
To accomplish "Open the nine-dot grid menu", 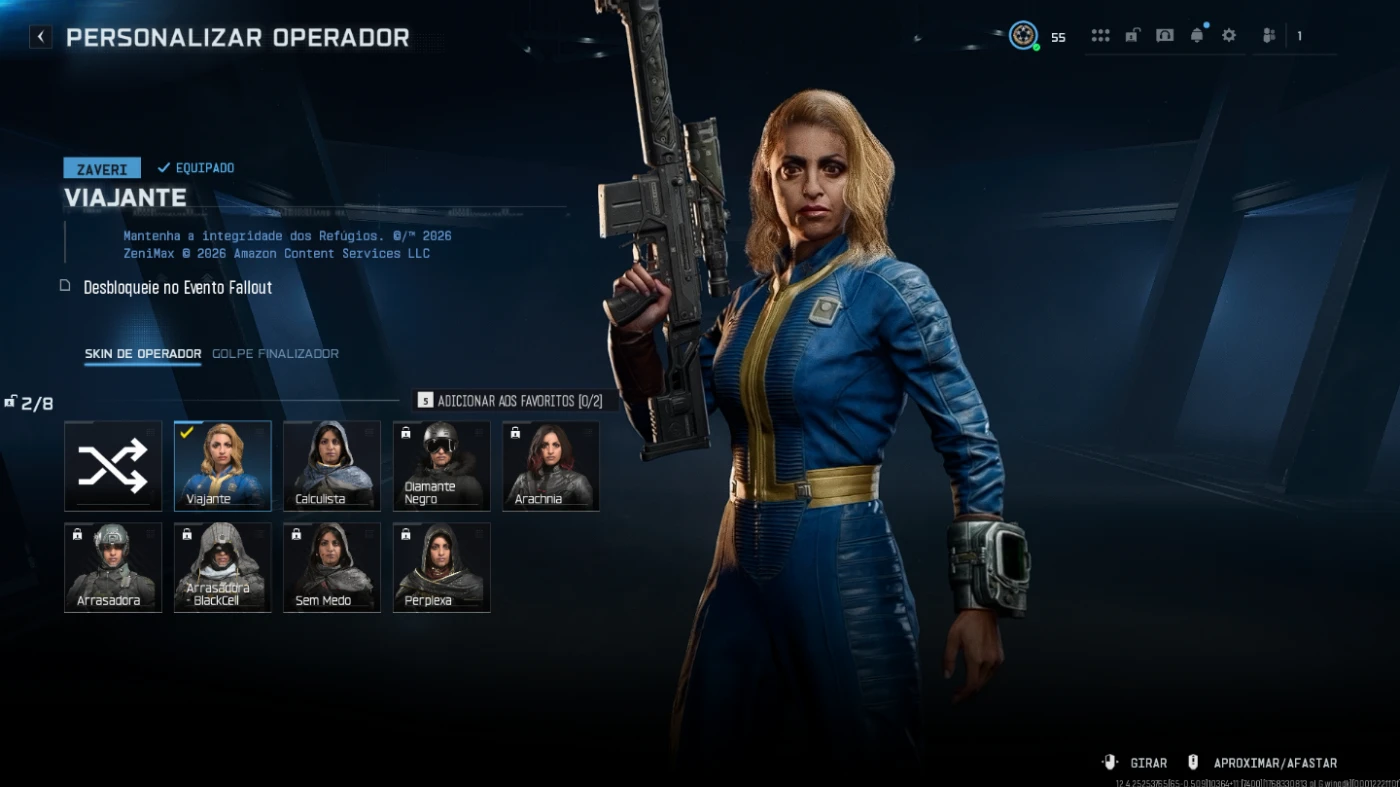I will click(1100, 36).
